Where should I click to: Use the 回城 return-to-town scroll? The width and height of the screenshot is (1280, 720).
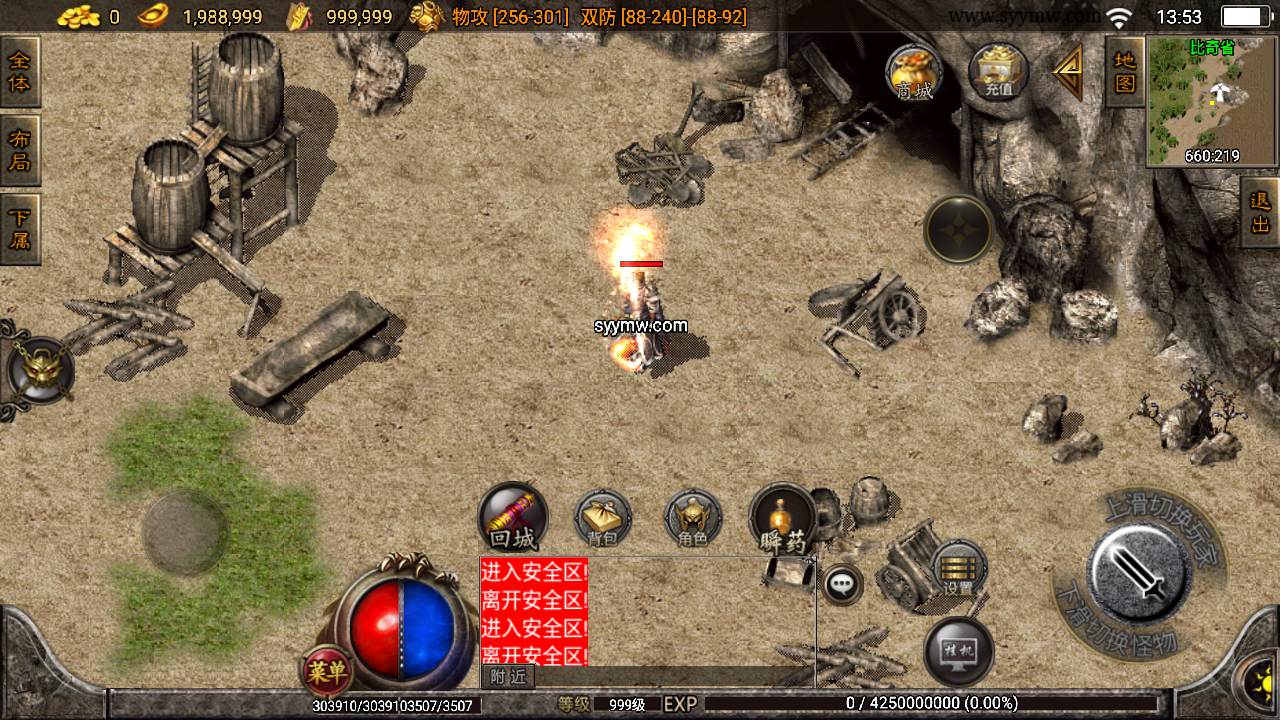[x=513, y=518]
